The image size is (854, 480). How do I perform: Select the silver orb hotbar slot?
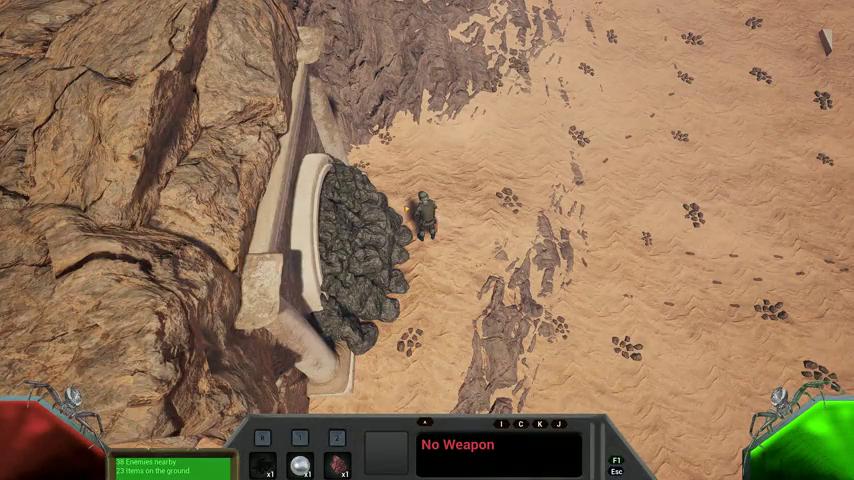pos(300,465)
